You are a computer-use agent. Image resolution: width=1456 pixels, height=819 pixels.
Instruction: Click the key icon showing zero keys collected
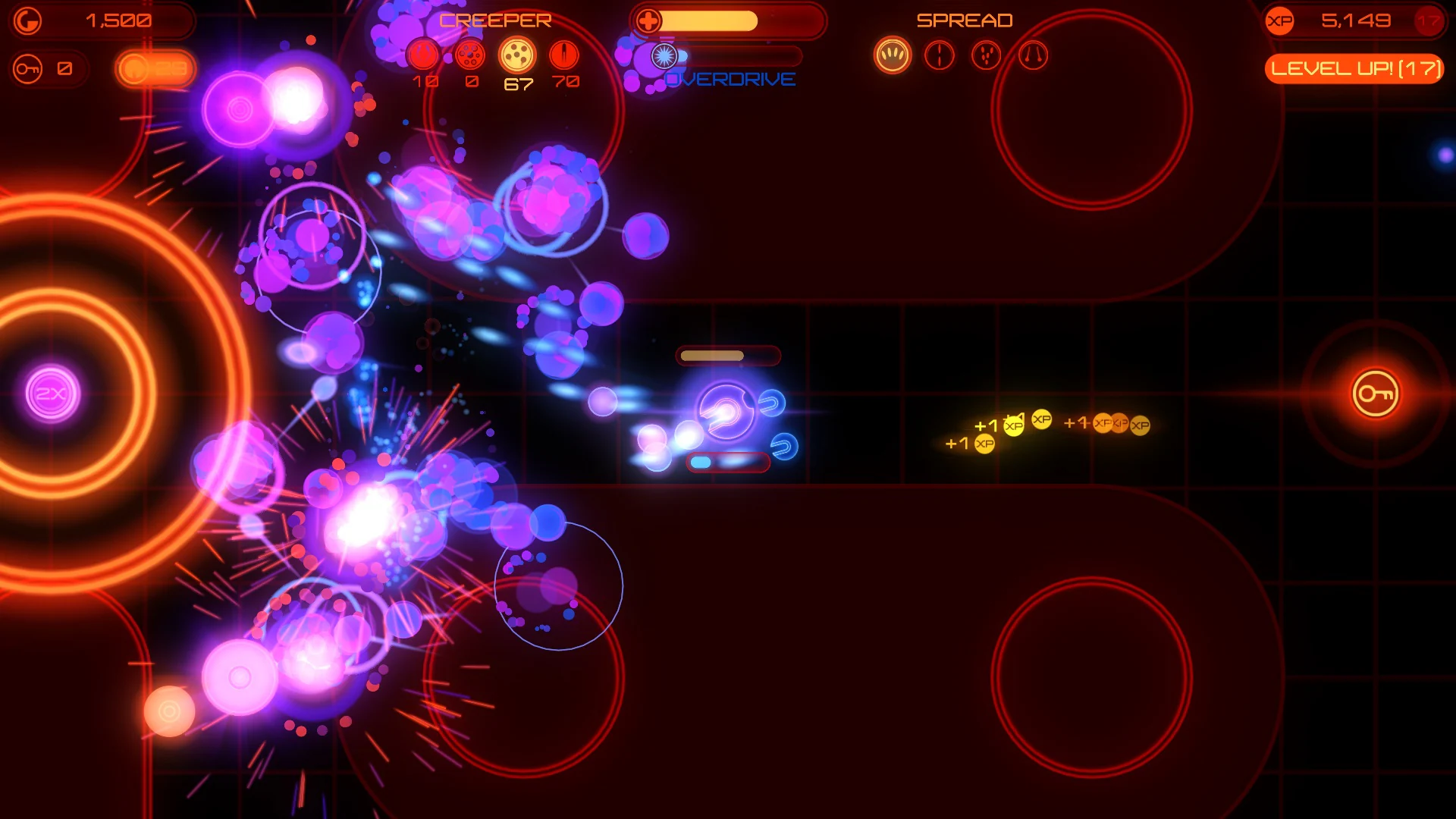(27, 69)
